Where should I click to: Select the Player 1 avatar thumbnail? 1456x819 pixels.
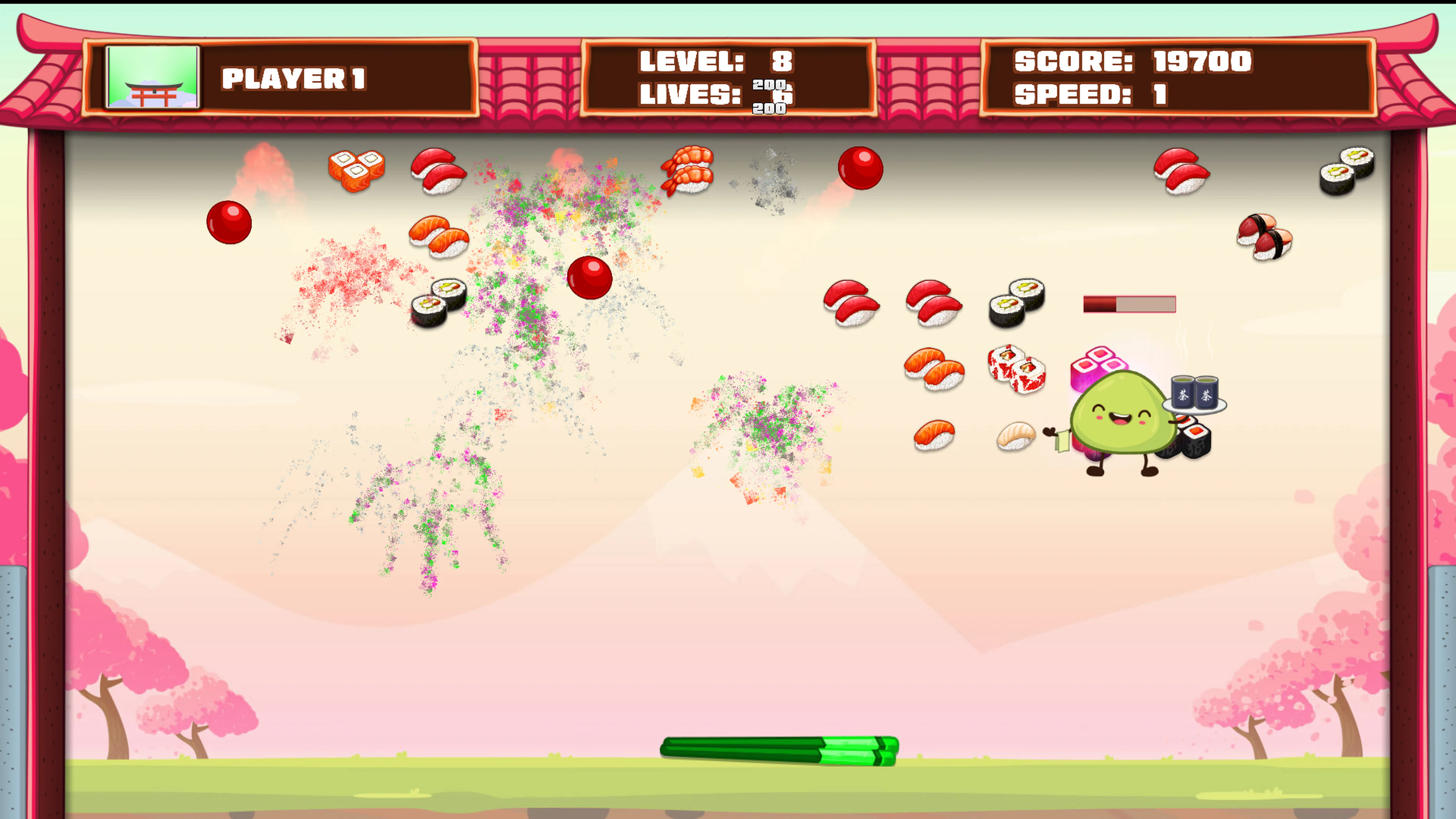pyautogui.click(x=152, y=79)
